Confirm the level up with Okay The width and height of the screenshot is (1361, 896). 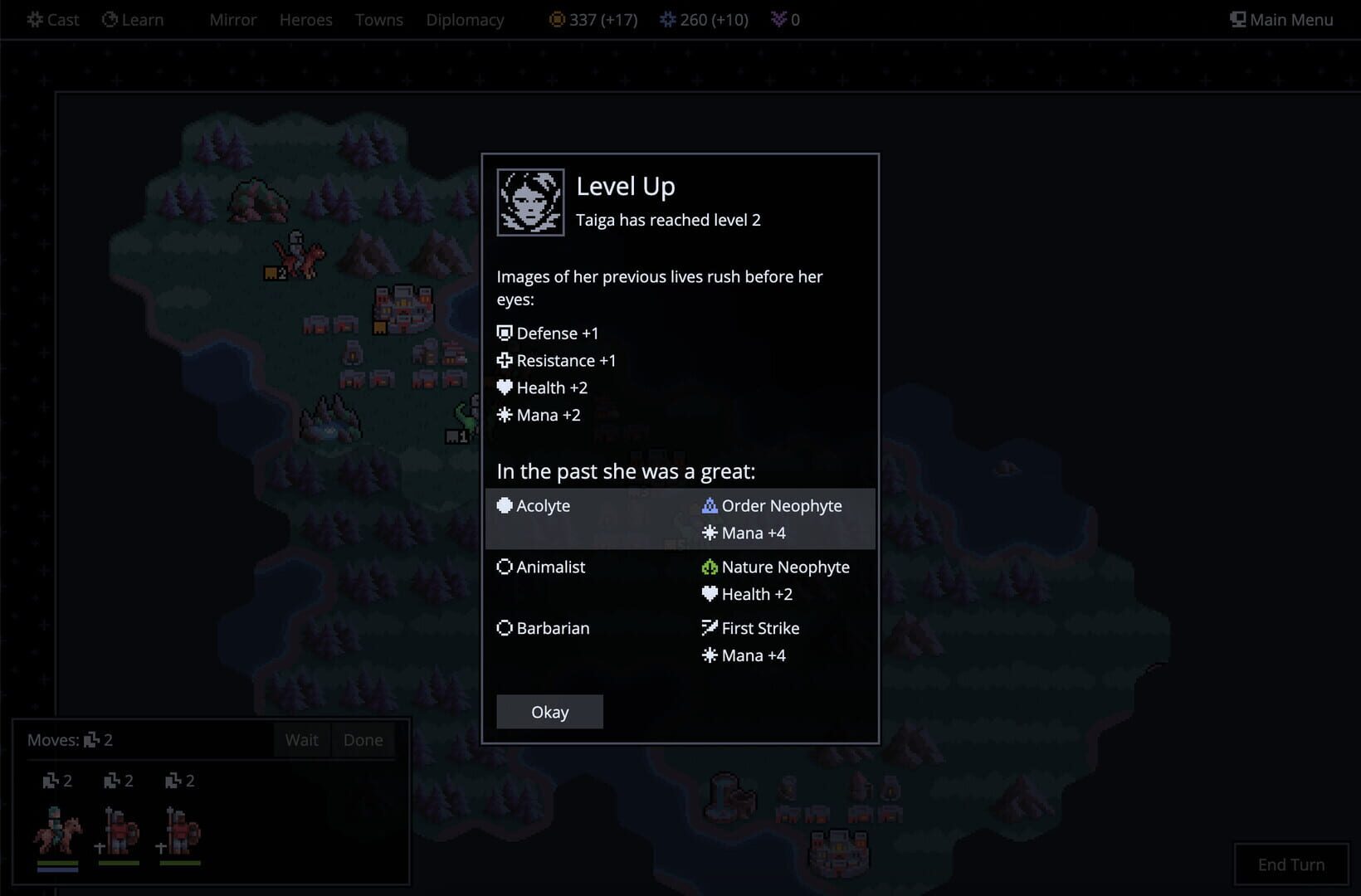[549, 711]
